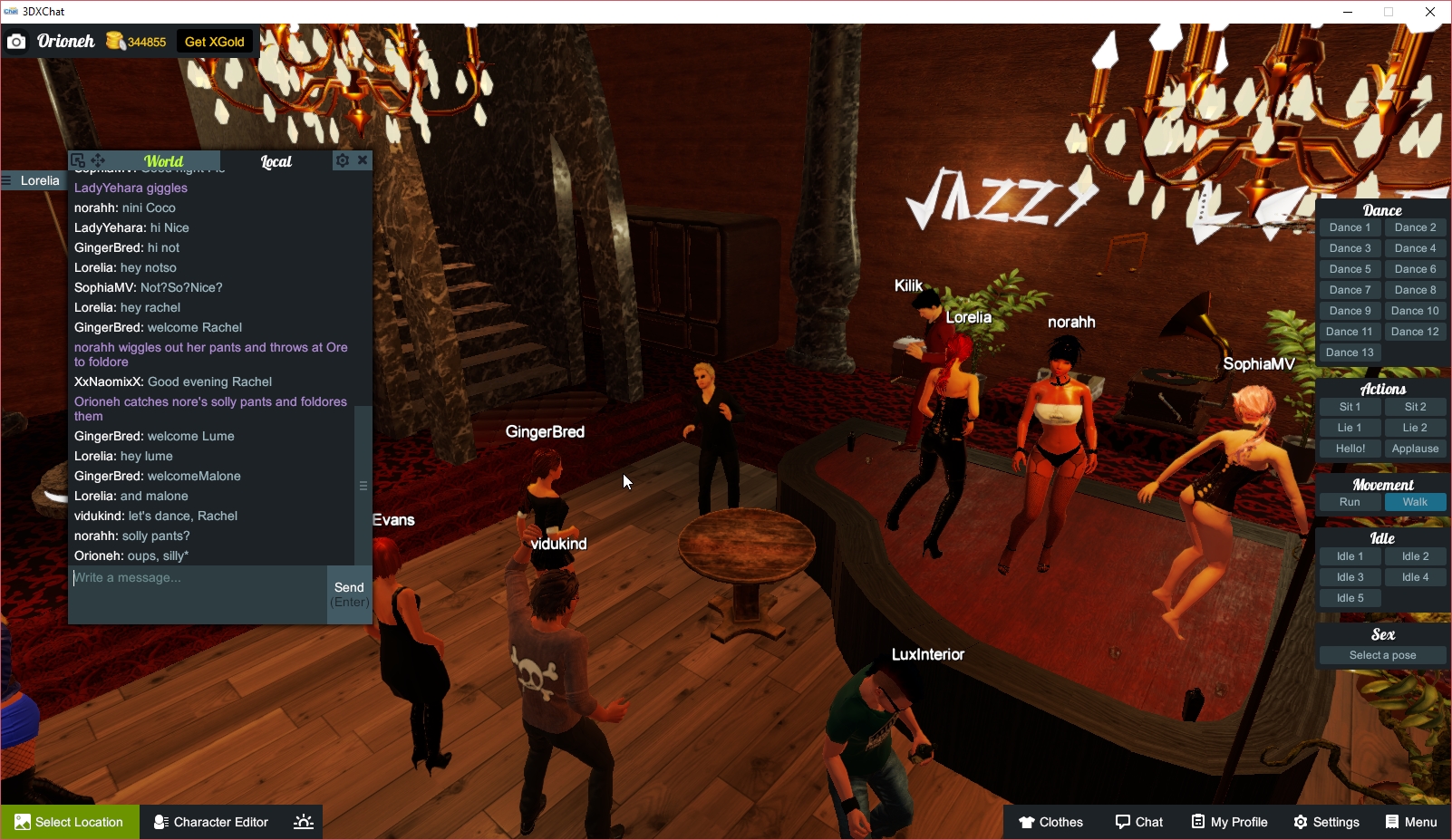Collapse the Dance panel header
The image size is (1452, 840).
click(x=1381, y=209)
